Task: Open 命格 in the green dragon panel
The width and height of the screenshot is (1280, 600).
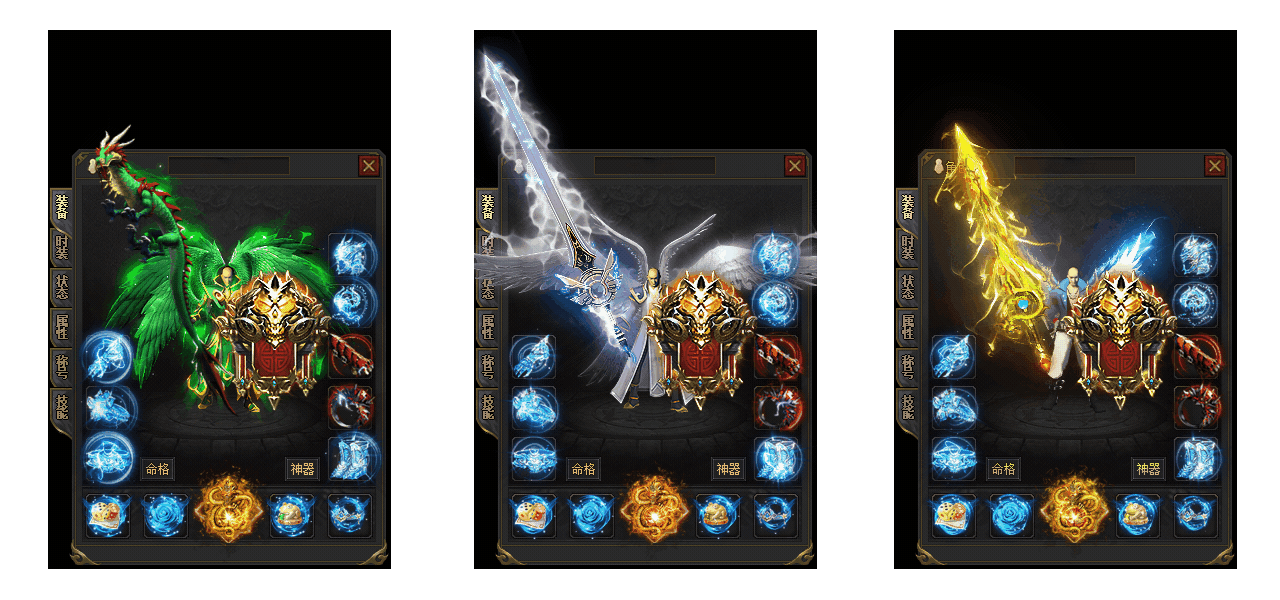Action: (158, 469)
